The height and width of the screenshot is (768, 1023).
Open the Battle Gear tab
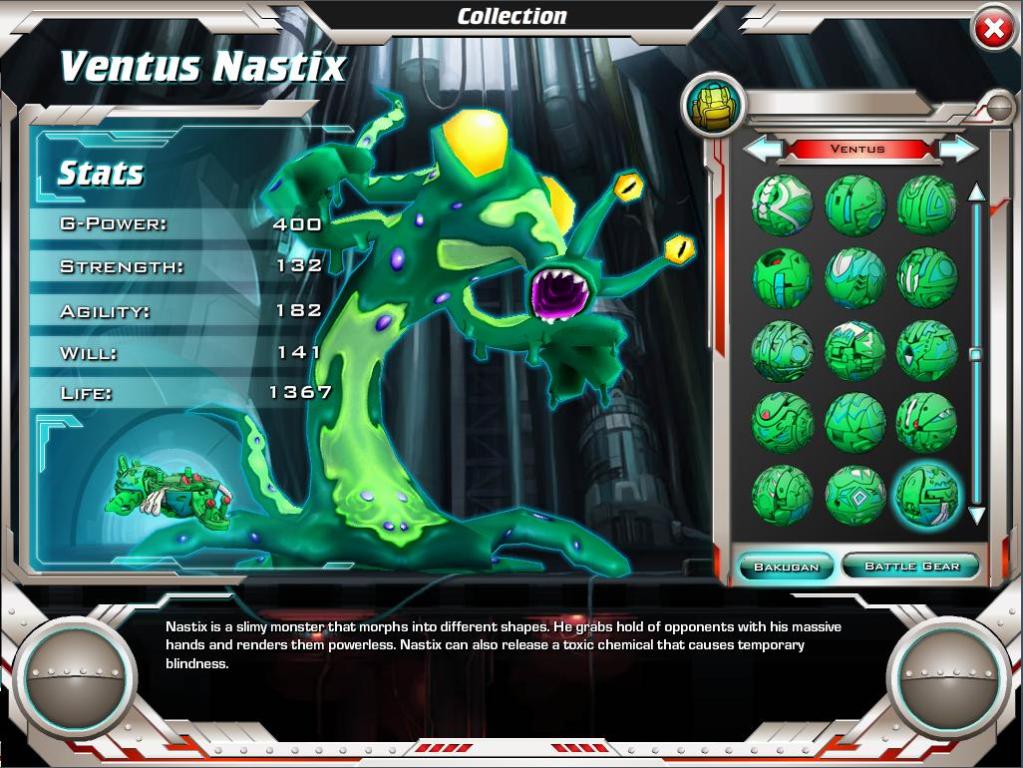(911, 566)
